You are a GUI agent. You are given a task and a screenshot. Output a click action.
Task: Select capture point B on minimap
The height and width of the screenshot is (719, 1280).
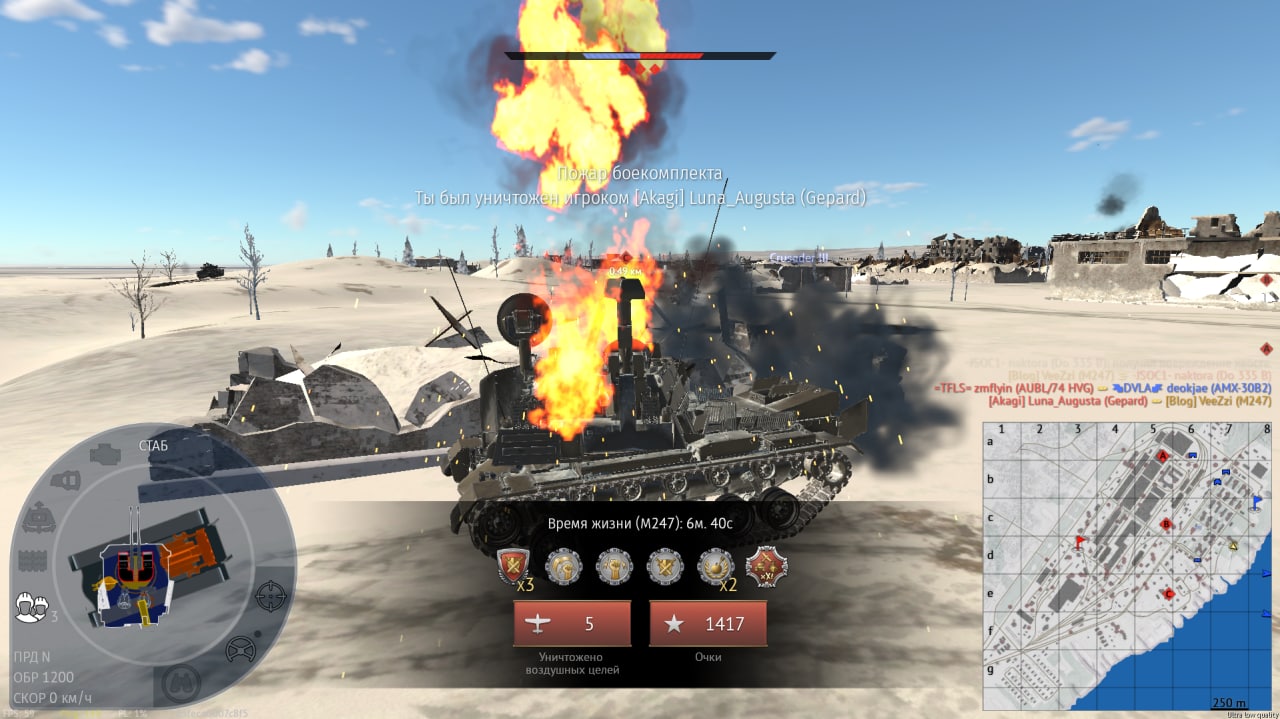tap(1166, 524)
